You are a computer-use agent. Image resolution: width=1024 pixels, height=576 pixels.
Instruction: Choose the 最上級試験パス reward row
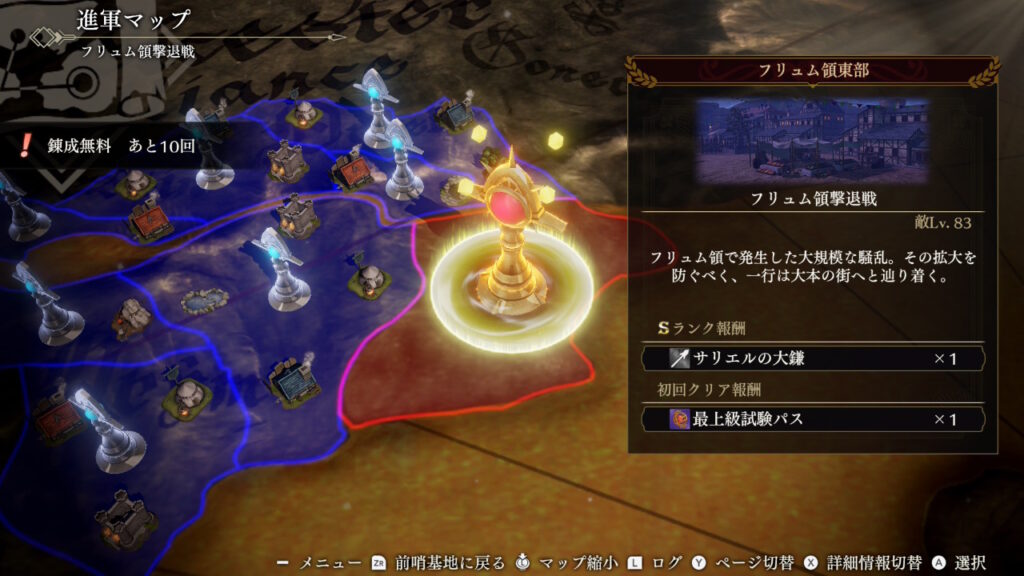[x=812, y=419]
